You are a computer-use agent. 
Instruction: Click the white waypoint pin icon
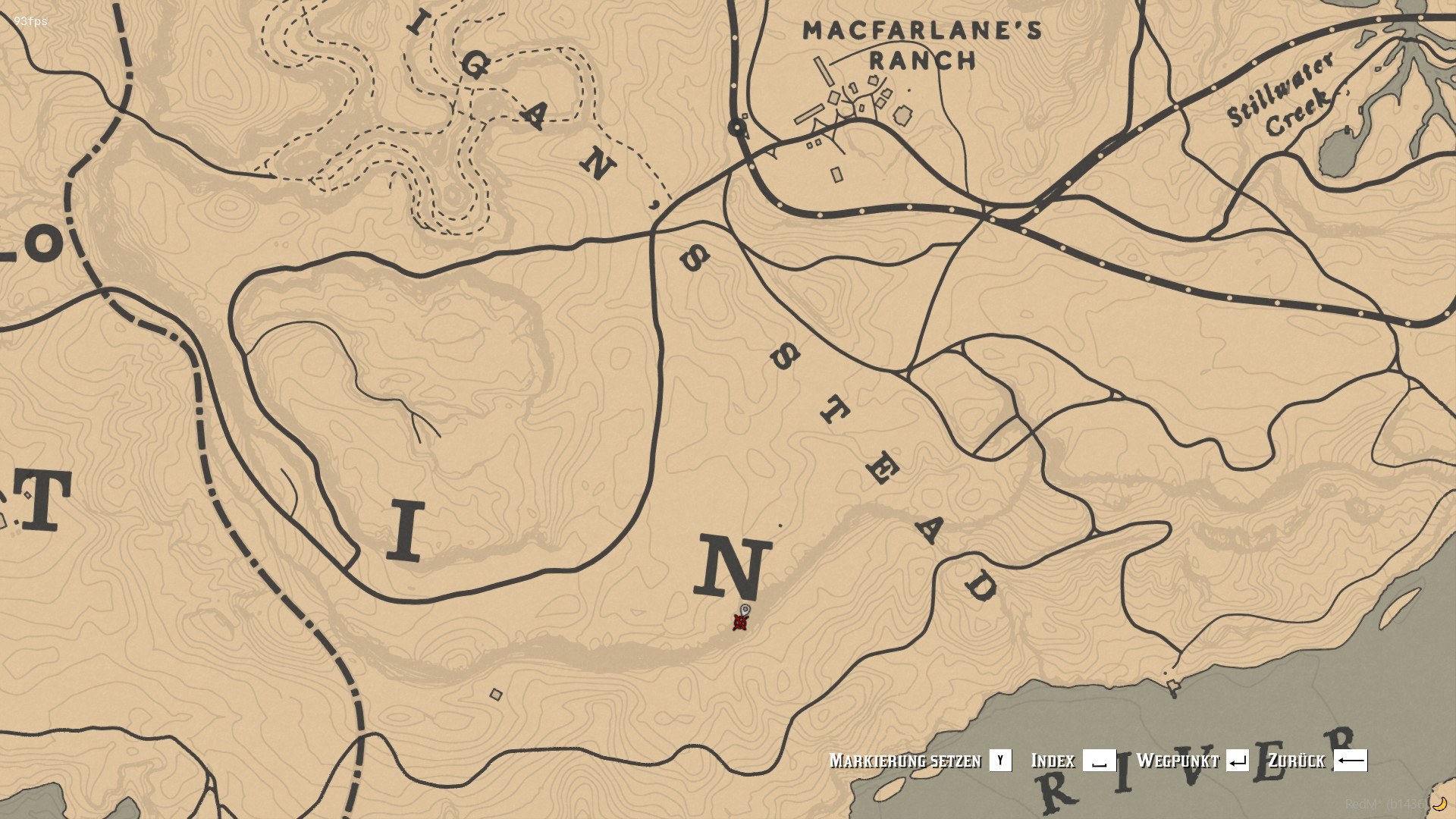tap(745, 608)
